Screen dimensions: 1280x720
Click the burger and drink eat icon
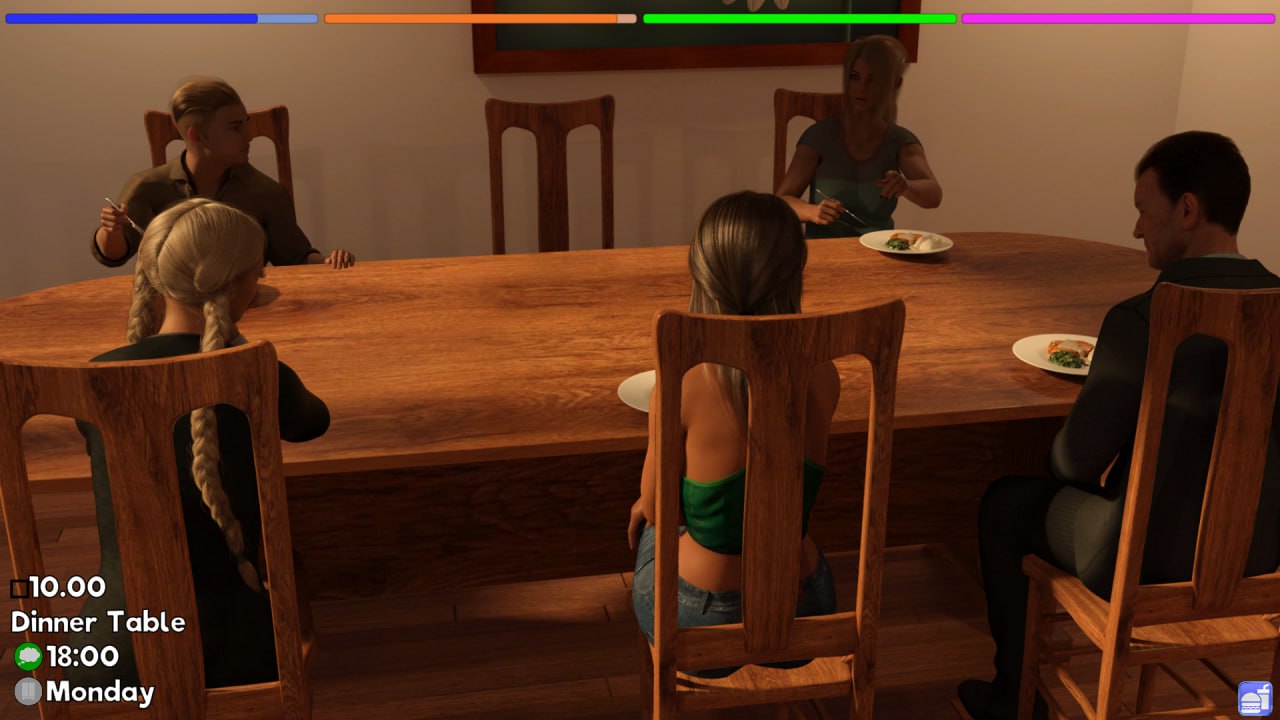[1254, 697]
